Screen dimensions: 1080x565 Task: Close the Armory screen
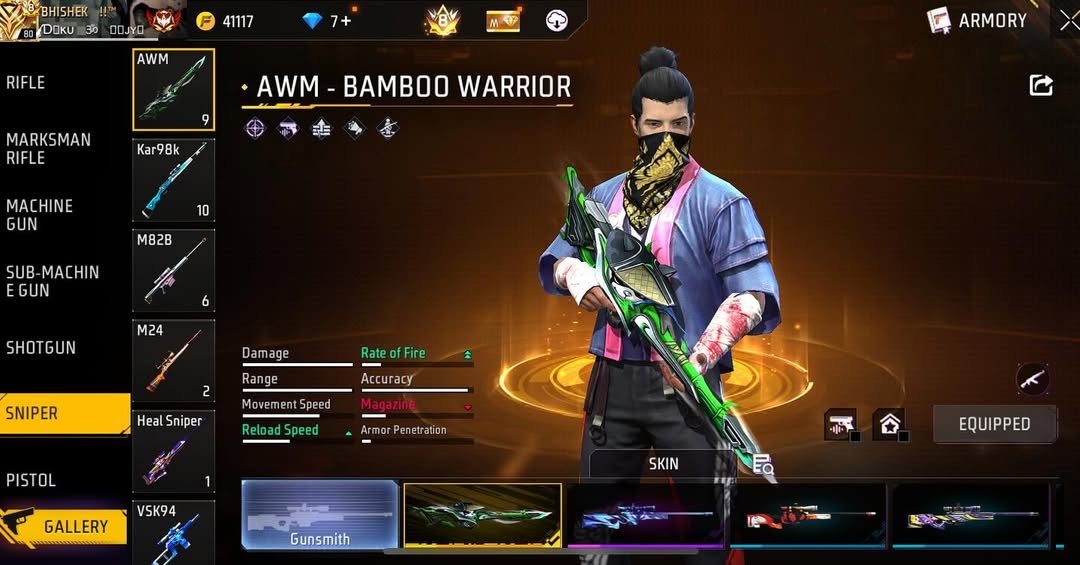point(1068,21)
